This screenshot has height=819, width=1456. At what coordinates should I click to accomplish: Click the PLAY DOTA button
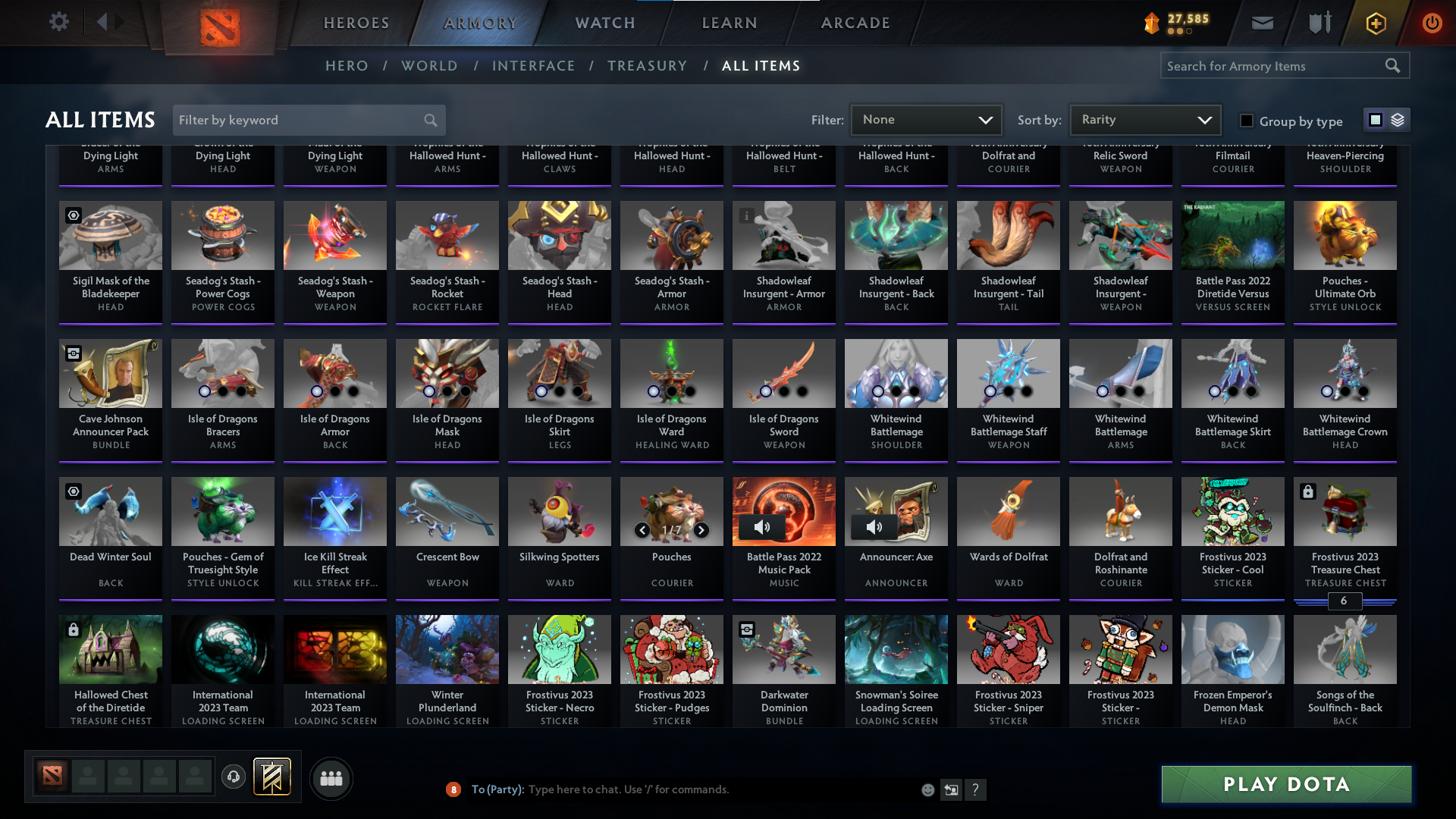pos(1285,784)
